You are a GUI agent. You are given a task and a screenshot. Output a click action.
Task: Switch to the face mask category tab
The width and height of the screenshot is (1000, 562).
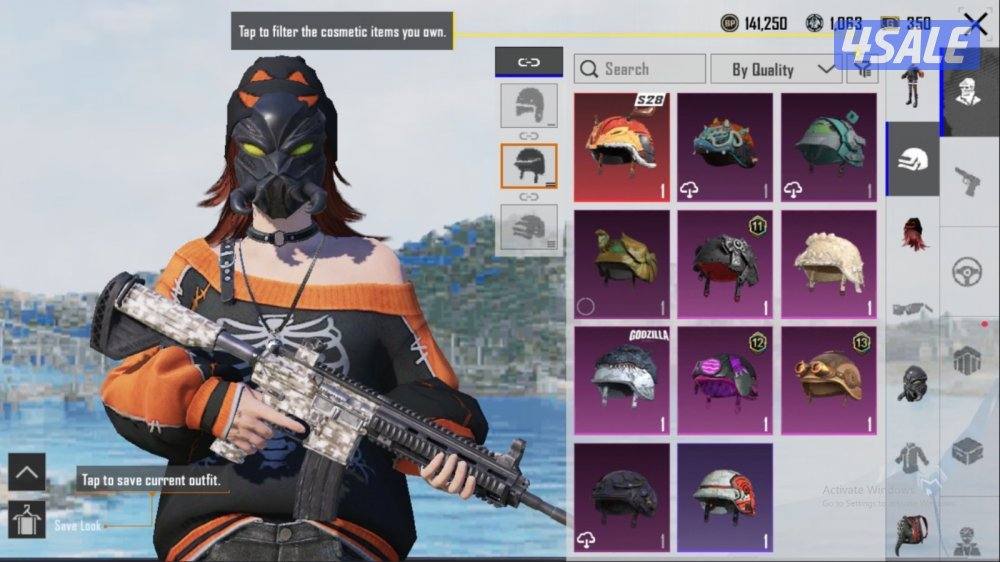point(912,382)
